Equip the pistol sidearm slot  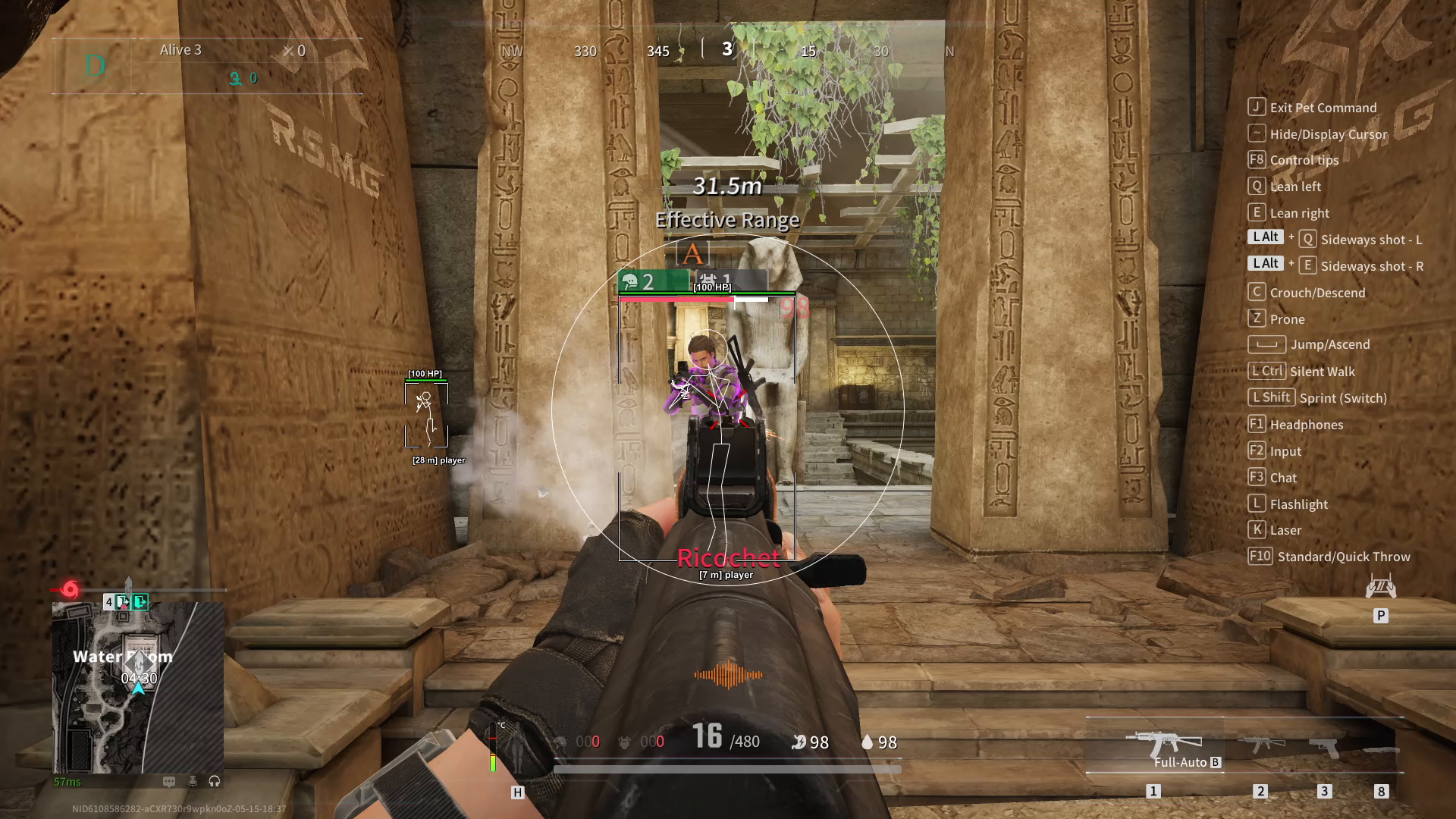tap(1324, 746)
